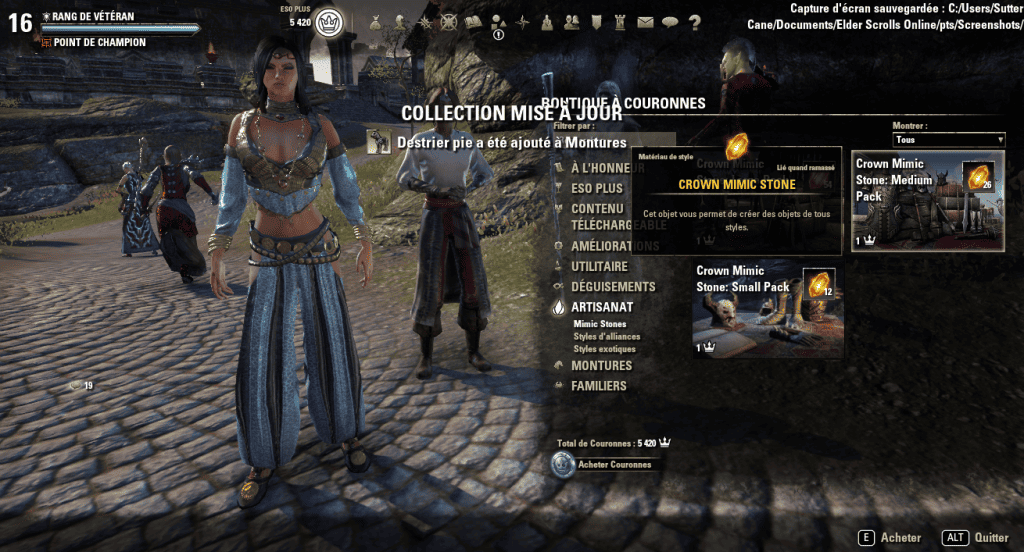Select the Artisanat category
The width and height of the screenshot is (1024, 552).
(x=601, y=308)
